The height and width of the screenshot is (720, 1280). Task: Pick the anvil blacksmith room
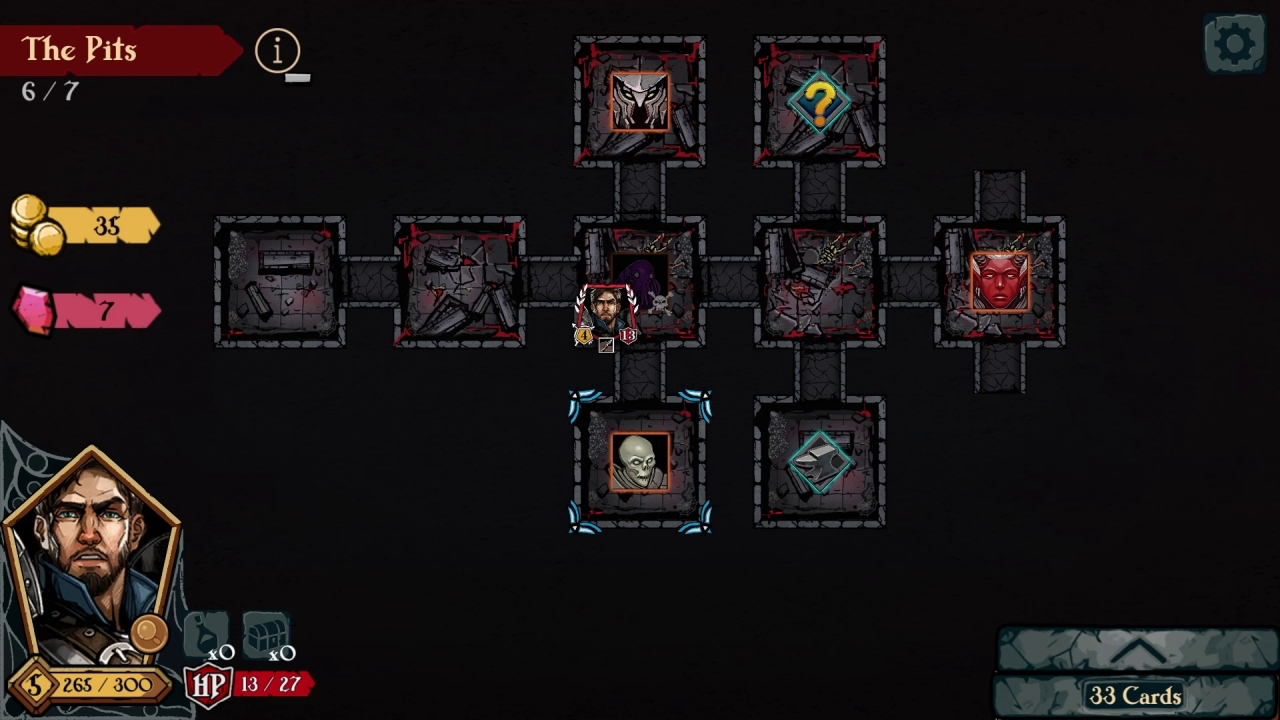point(819,462)
